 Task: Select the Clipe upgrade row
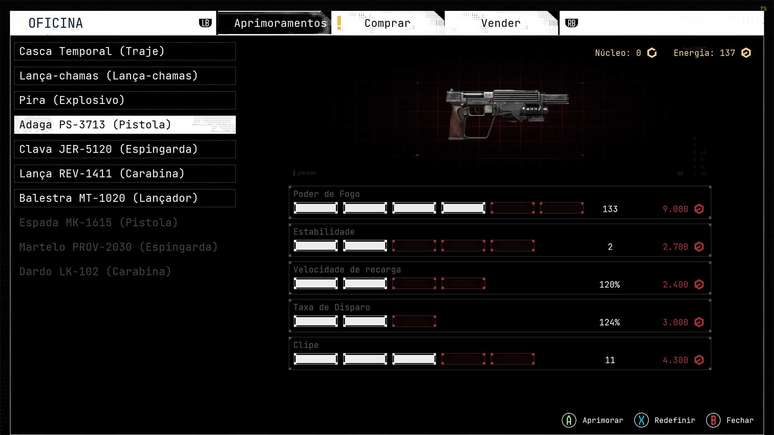[x=500, y=354]
